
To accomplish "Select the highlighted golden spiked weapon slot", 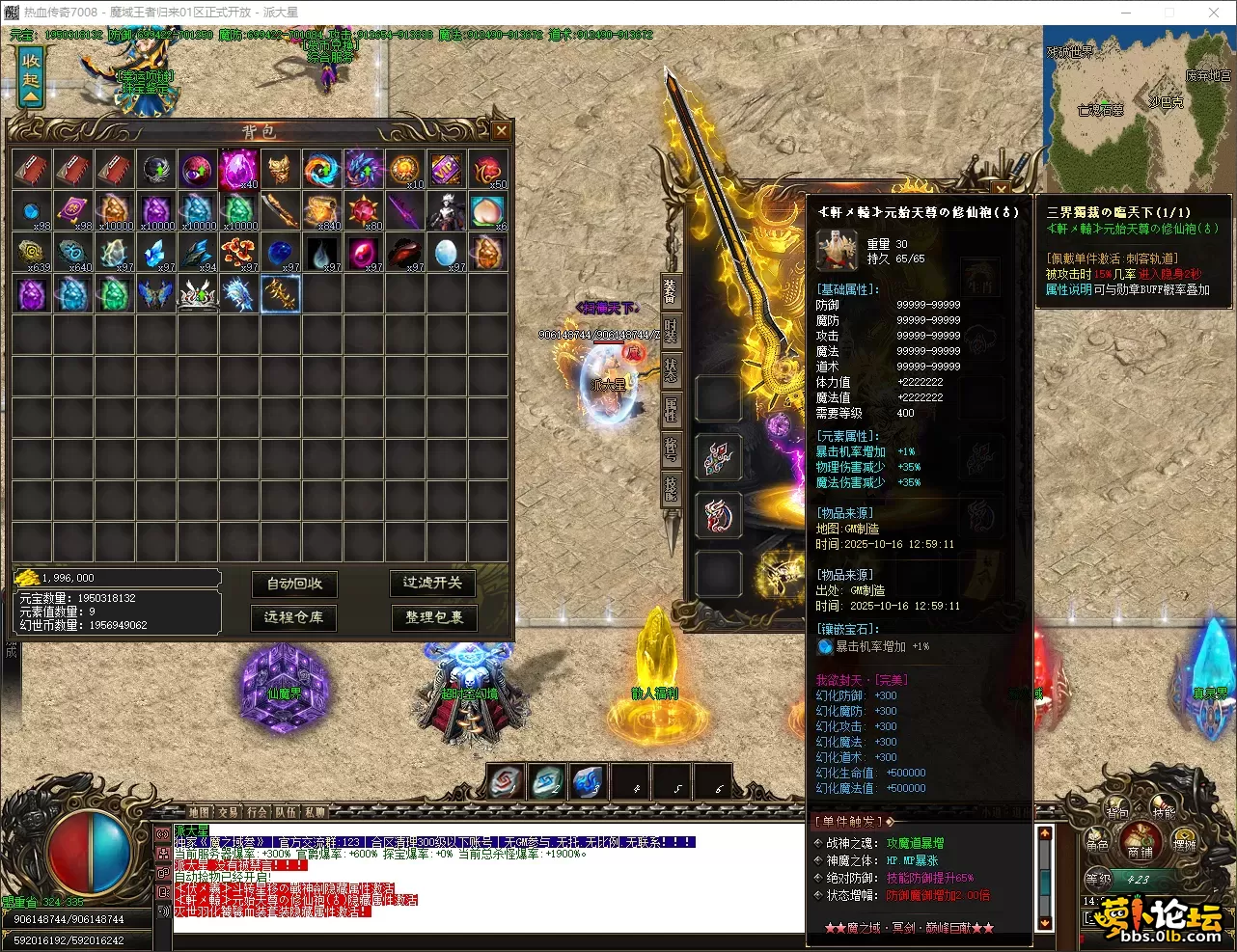I will pyautogui.click(x=281, y=293).
